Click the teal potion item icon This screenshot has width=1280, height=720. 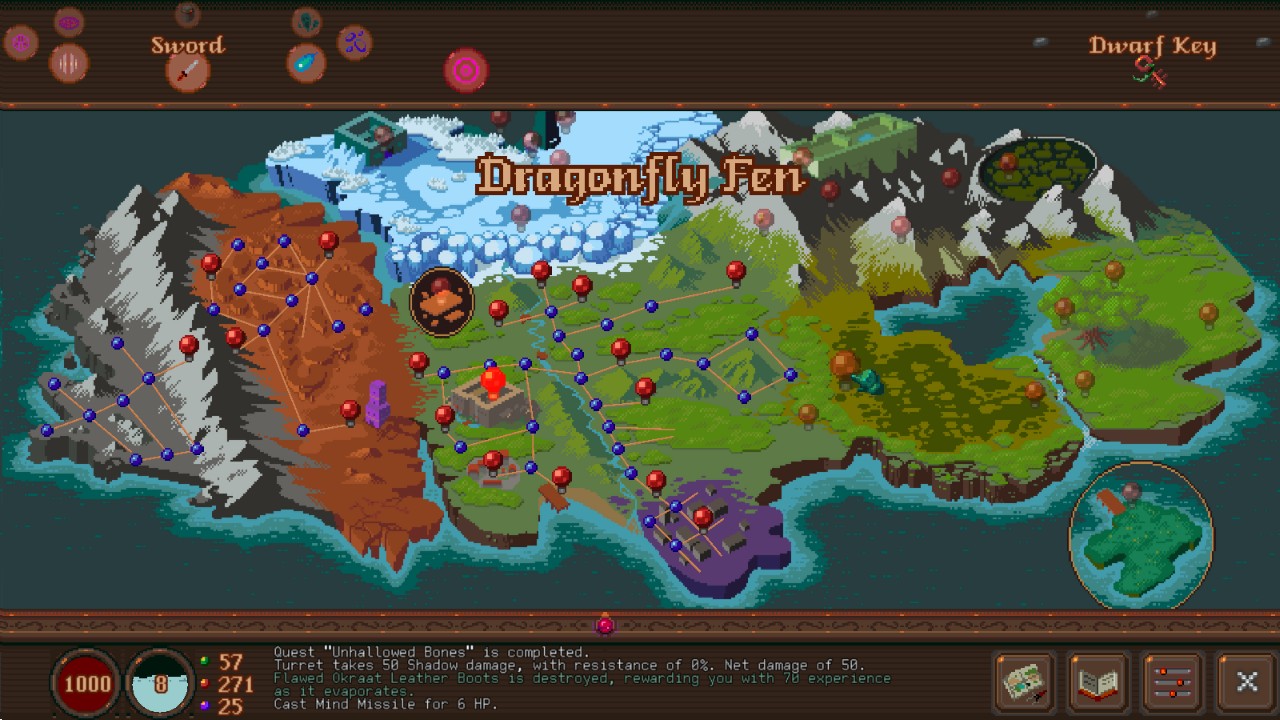307,63
